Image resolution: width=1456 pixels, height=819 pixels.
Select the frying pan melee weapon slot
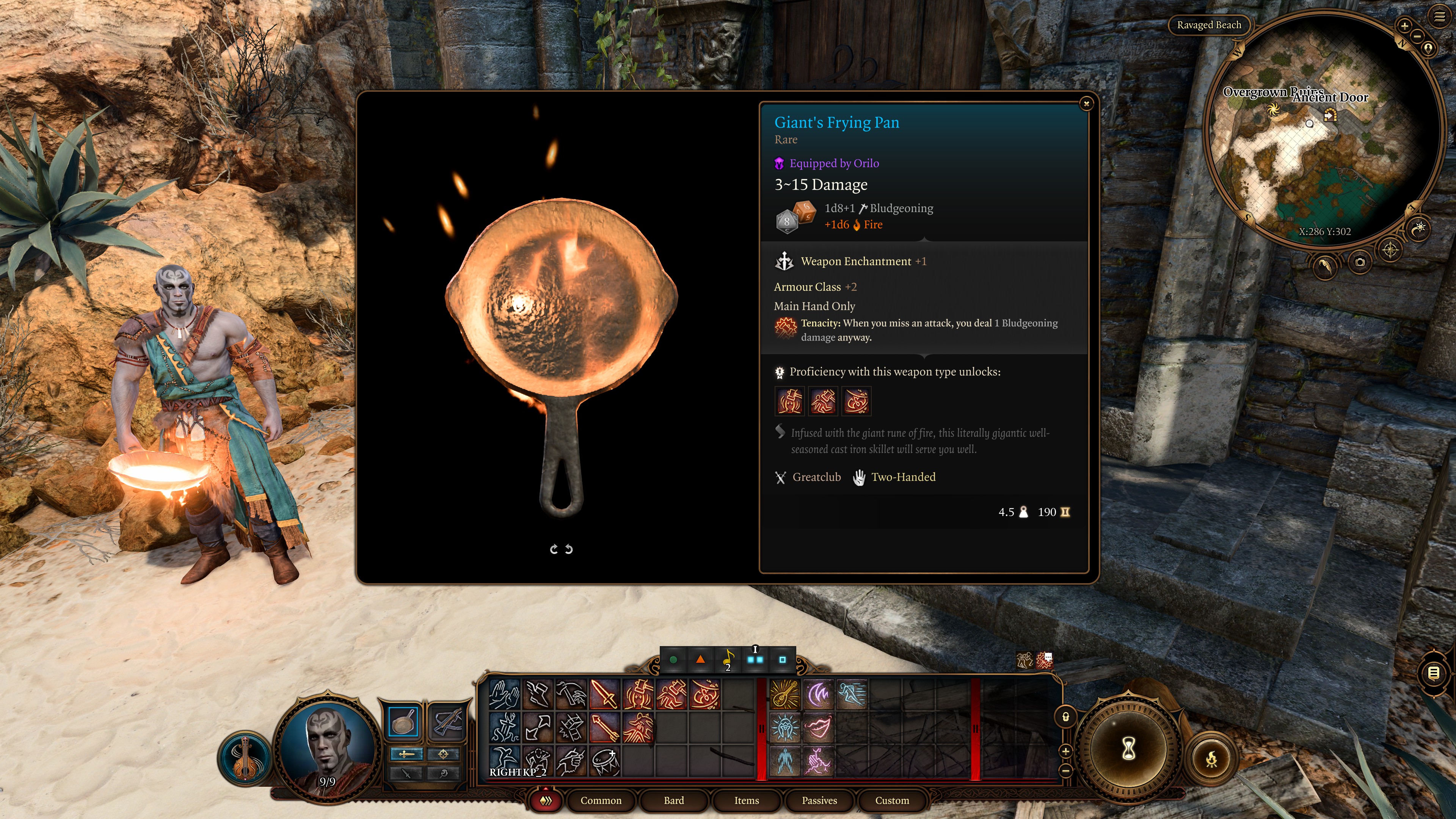point(403,722)
